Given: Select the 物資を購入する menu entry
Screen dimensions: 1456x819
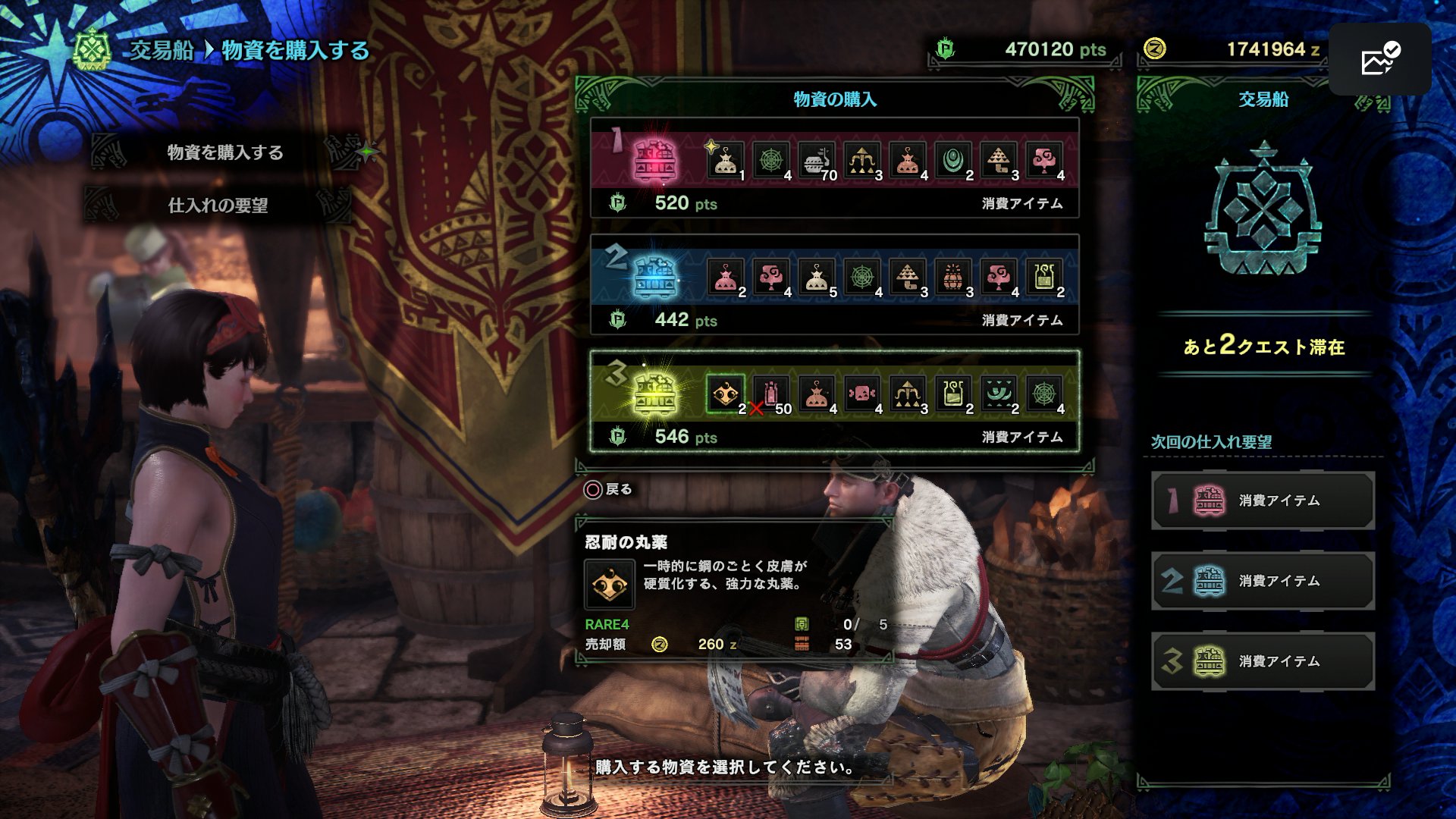Looking at the screenshot, I should 224,152.
